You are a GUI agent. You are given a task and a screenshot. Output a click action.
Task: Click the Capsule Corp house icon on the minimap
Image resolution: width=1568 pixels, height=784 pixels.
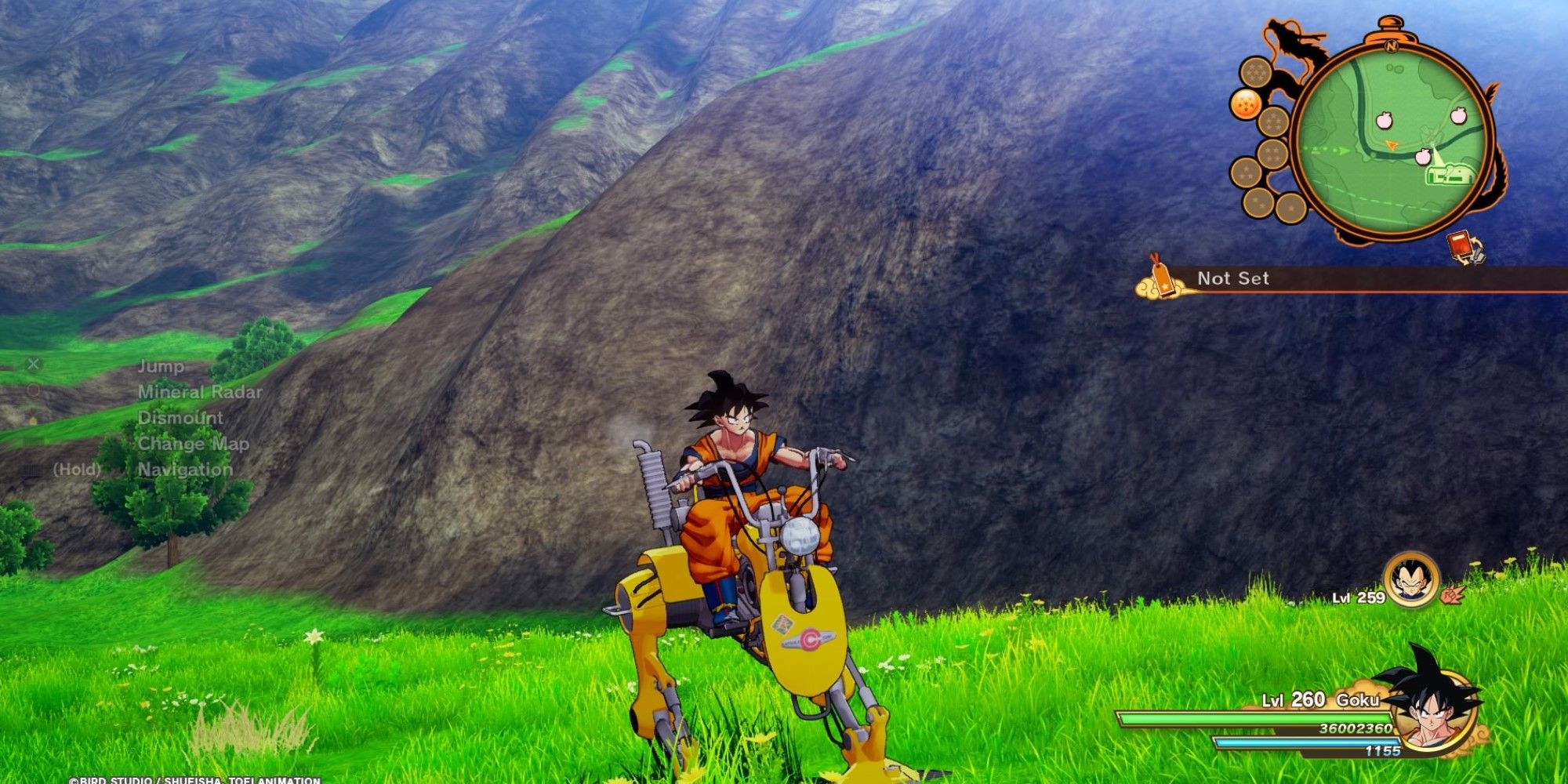[x=1448, y=174]
